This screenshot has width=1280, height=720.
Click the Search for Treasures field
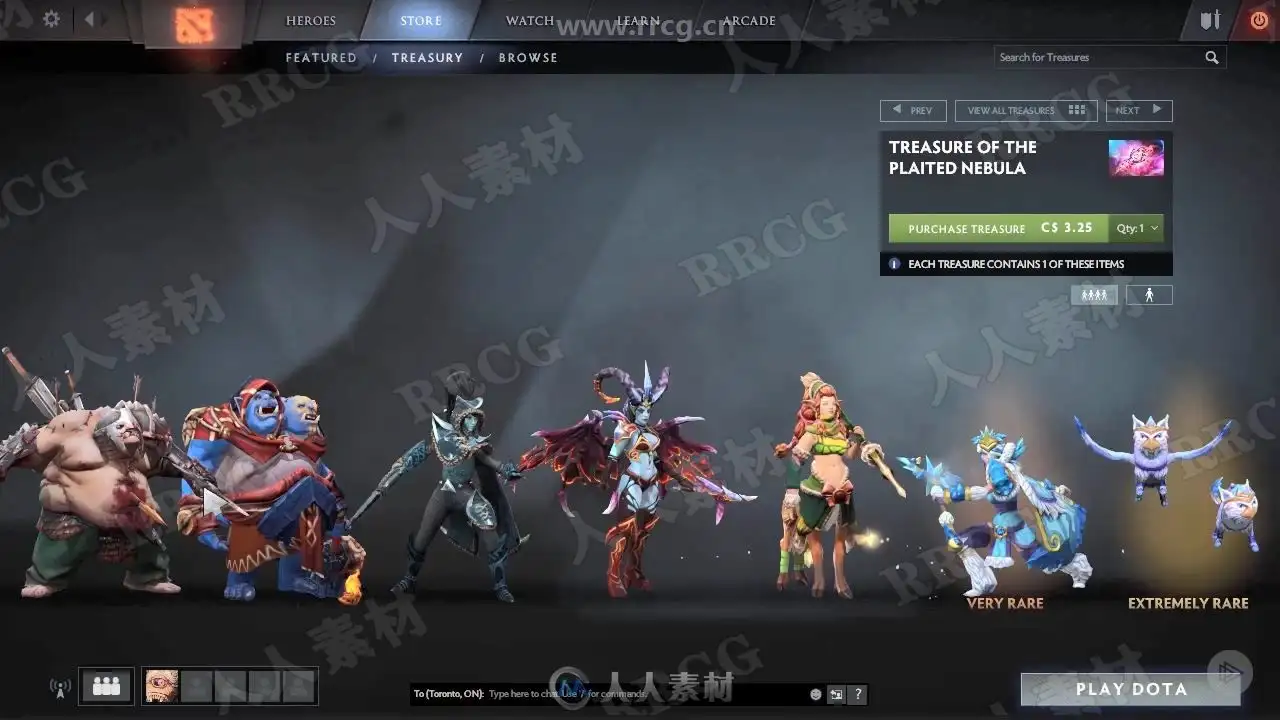tap(1098, 58)
